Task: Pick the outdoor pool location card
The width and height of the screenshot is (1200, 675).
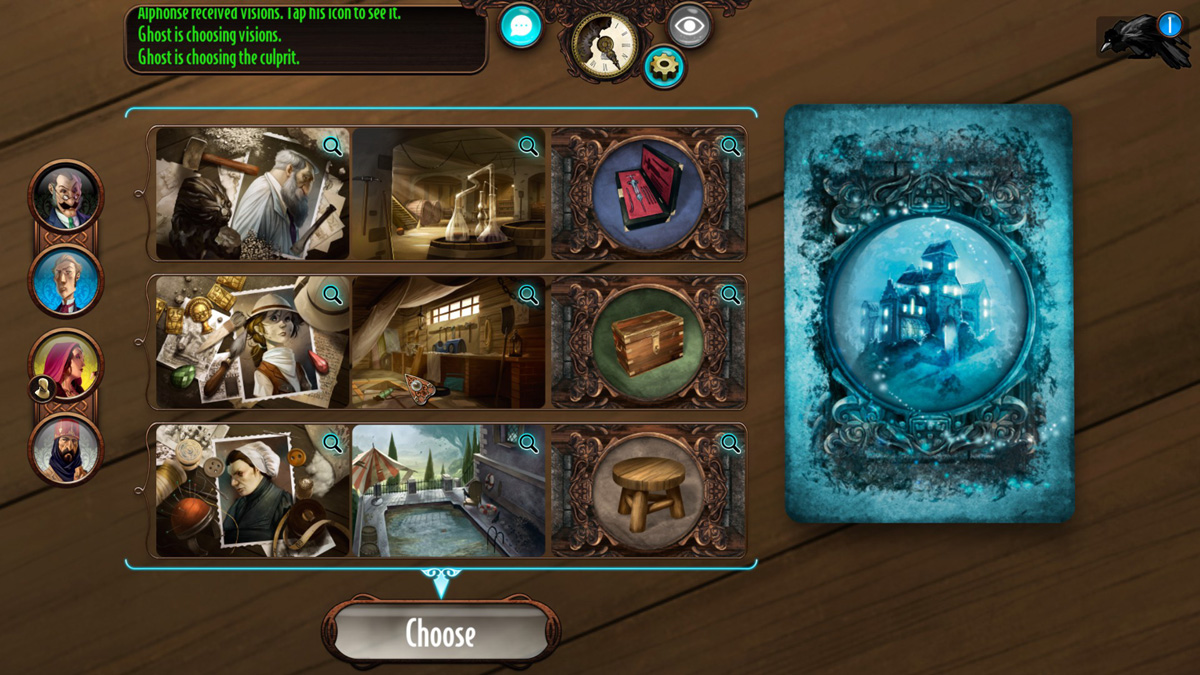Action: point(449,490)
